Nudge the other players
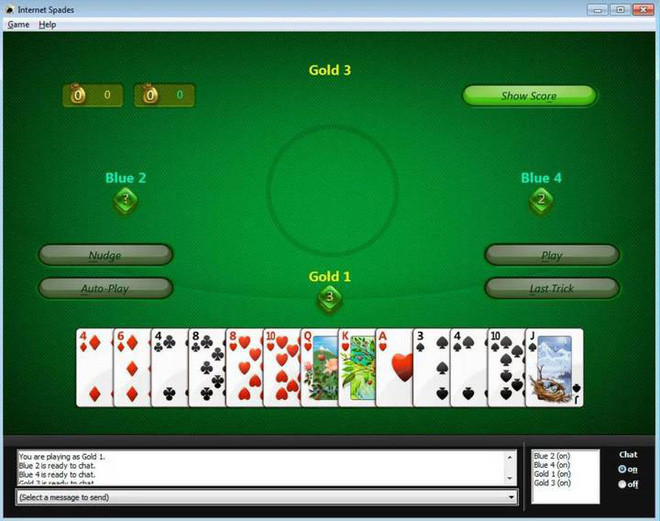Viewport: 660px width, 521px height. coord(105,255)
